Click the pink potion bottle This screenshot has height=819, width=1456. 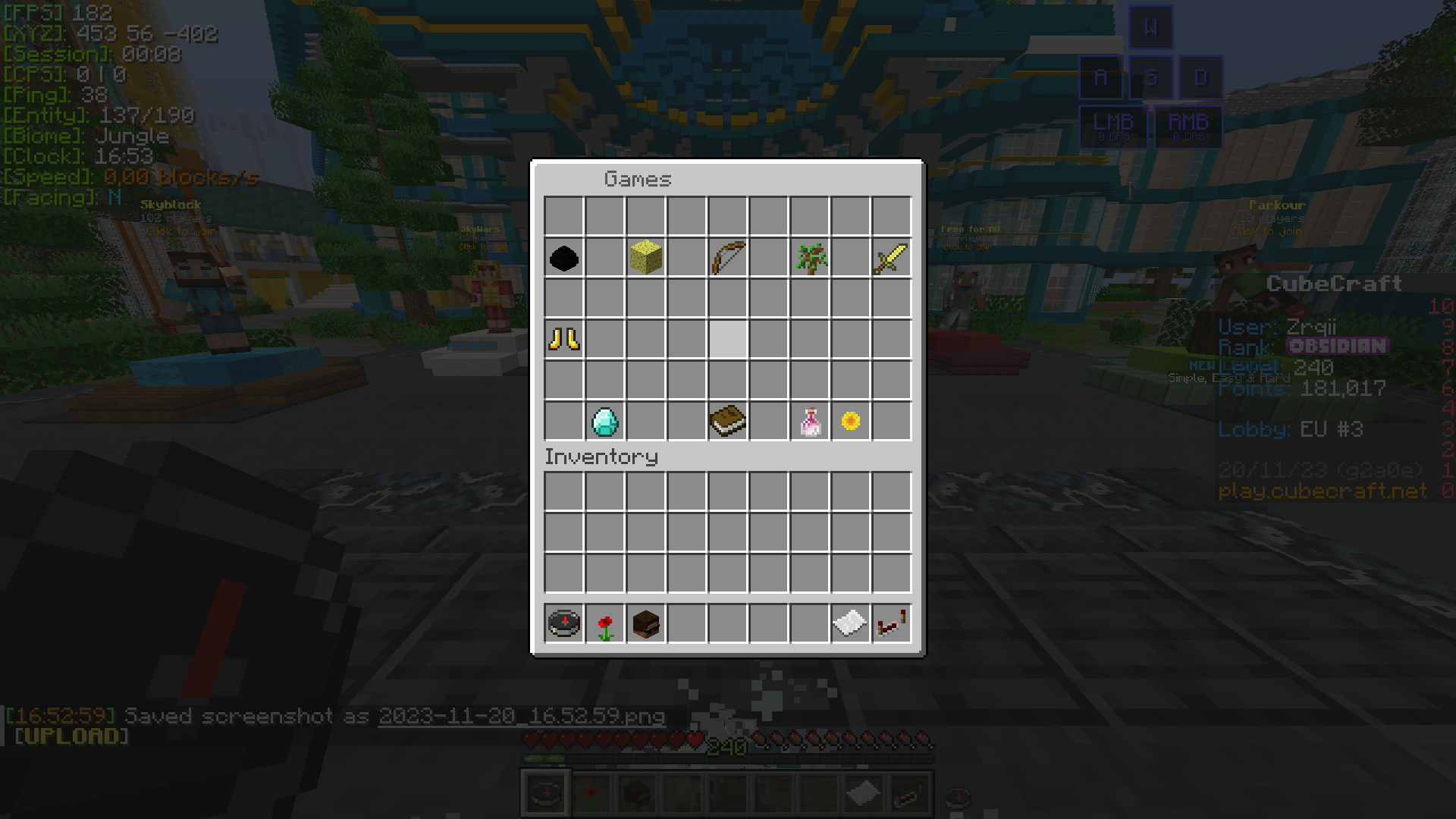[810, 422]
